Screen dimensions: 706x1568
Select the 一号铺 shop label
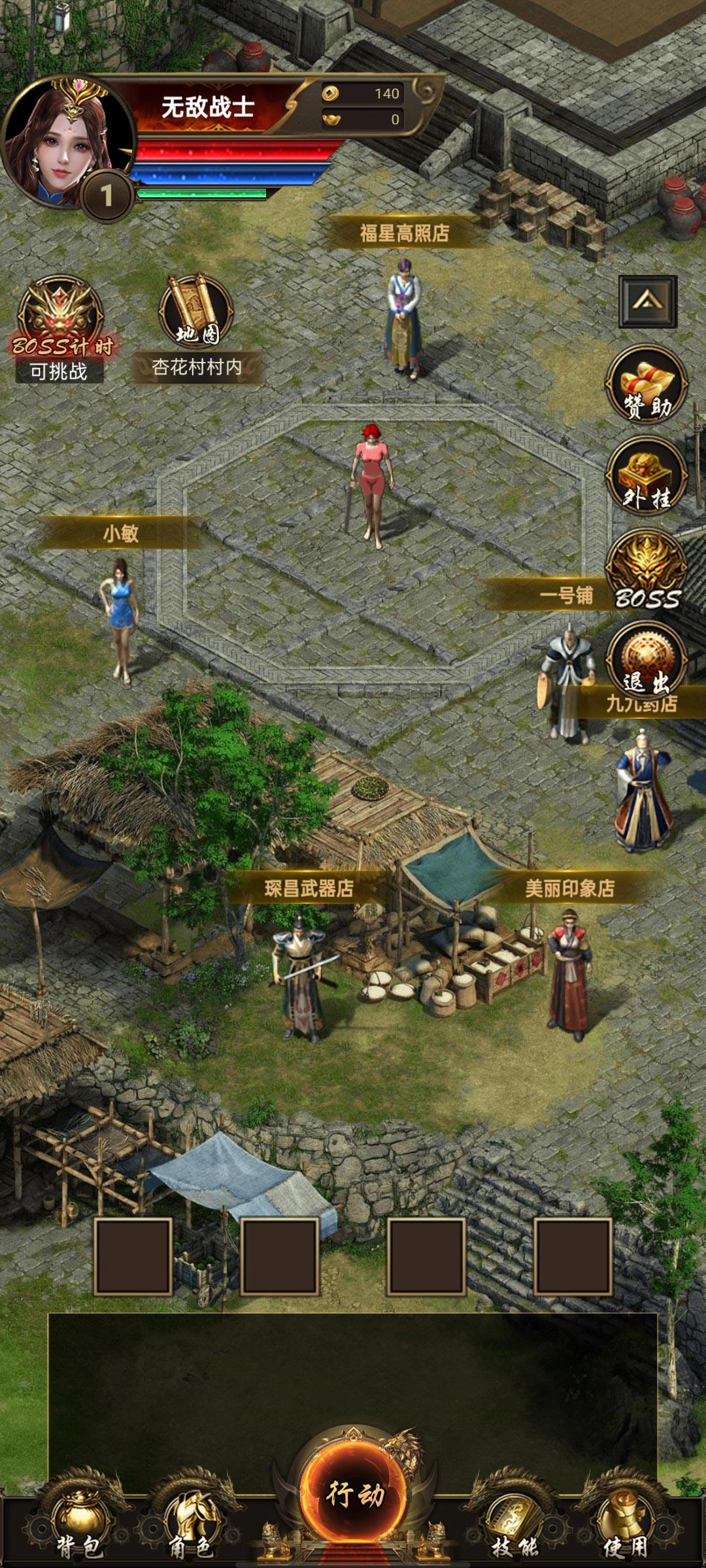click(565, 595)
